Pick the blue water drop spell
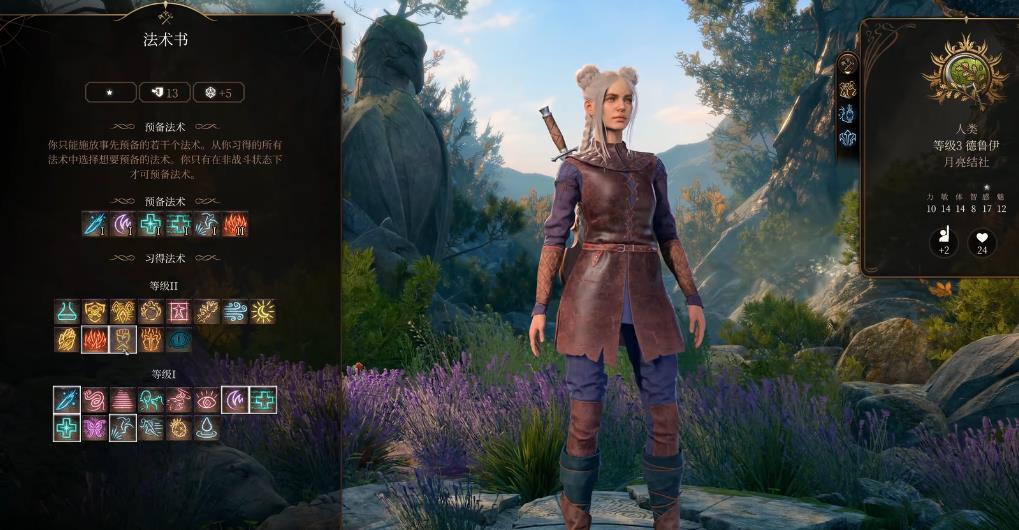The width and height of the screenshot is (1019, 530). [207, 428]
